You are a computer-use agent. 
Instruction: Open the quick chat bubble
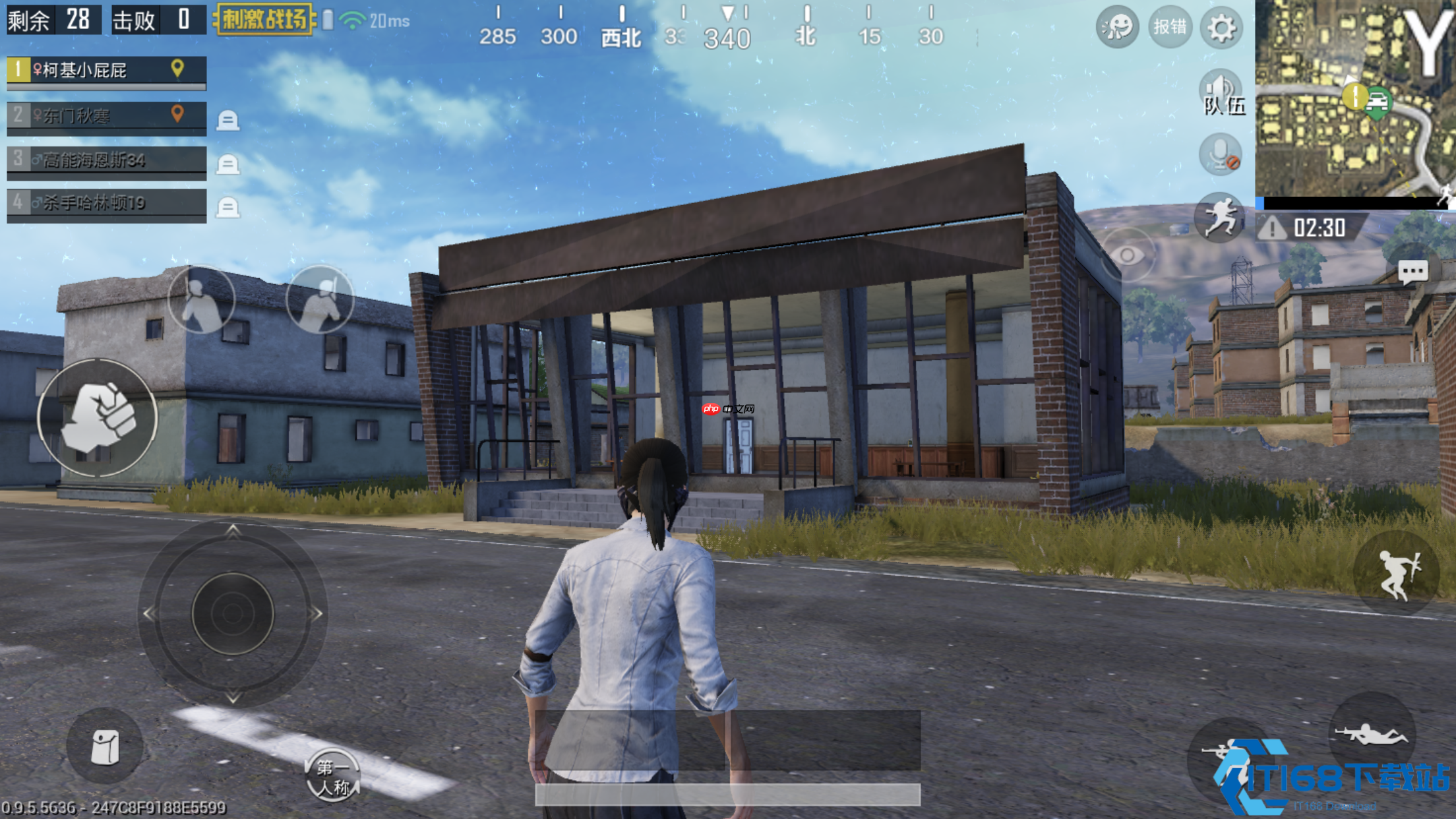(x=1412, y=270)
